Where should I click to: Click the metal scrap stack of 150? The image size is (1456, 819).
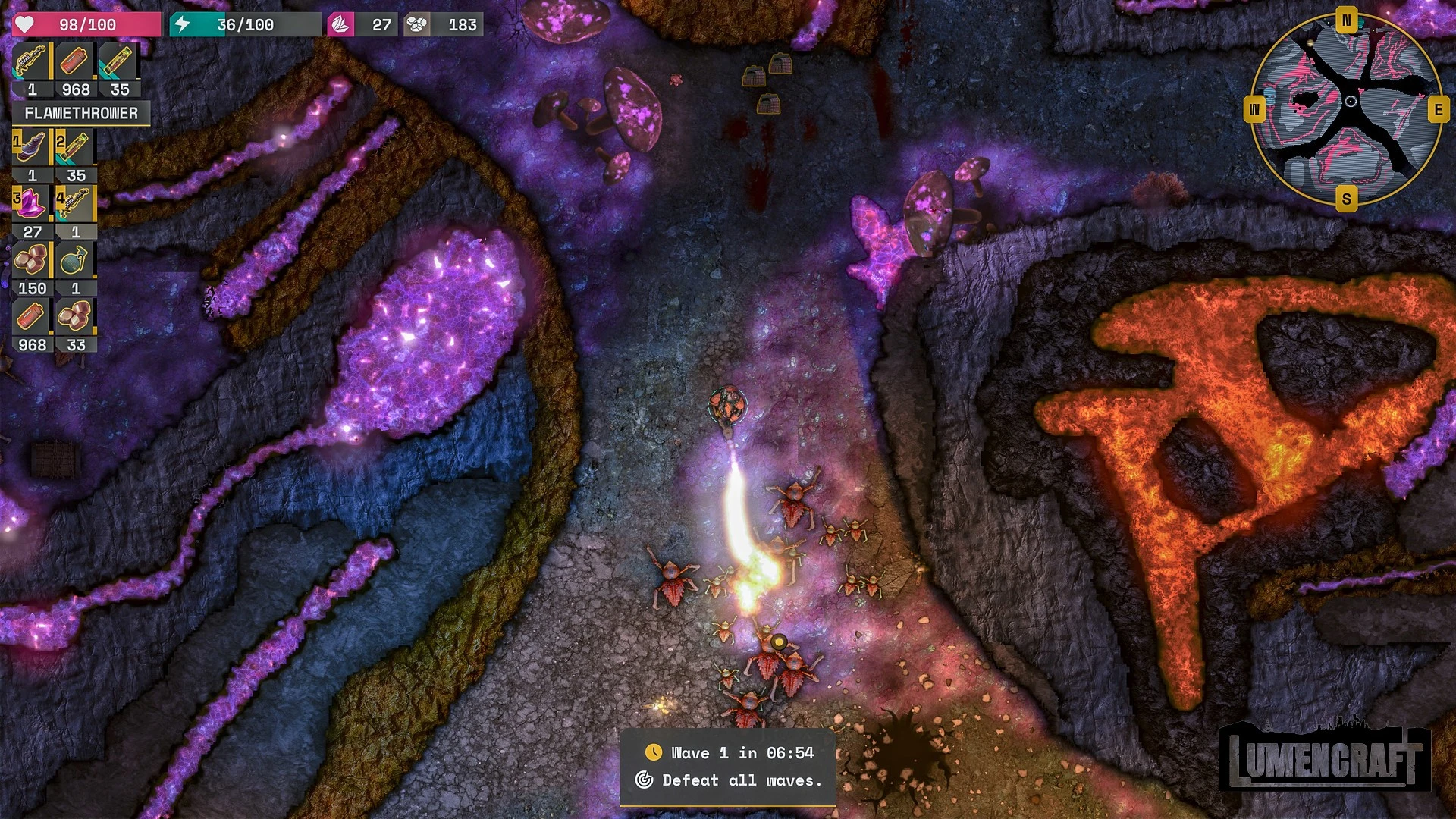31,261
